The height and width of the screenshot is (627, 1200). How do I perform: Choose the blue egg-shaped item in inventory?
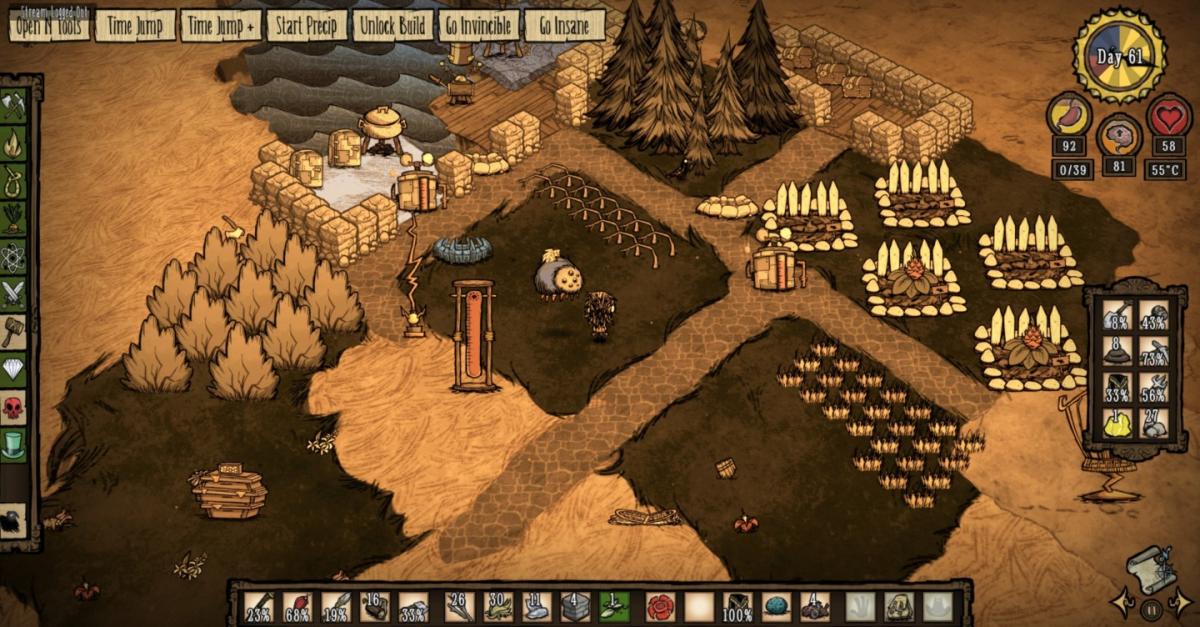pyautogui.click(x=774, y=607)
